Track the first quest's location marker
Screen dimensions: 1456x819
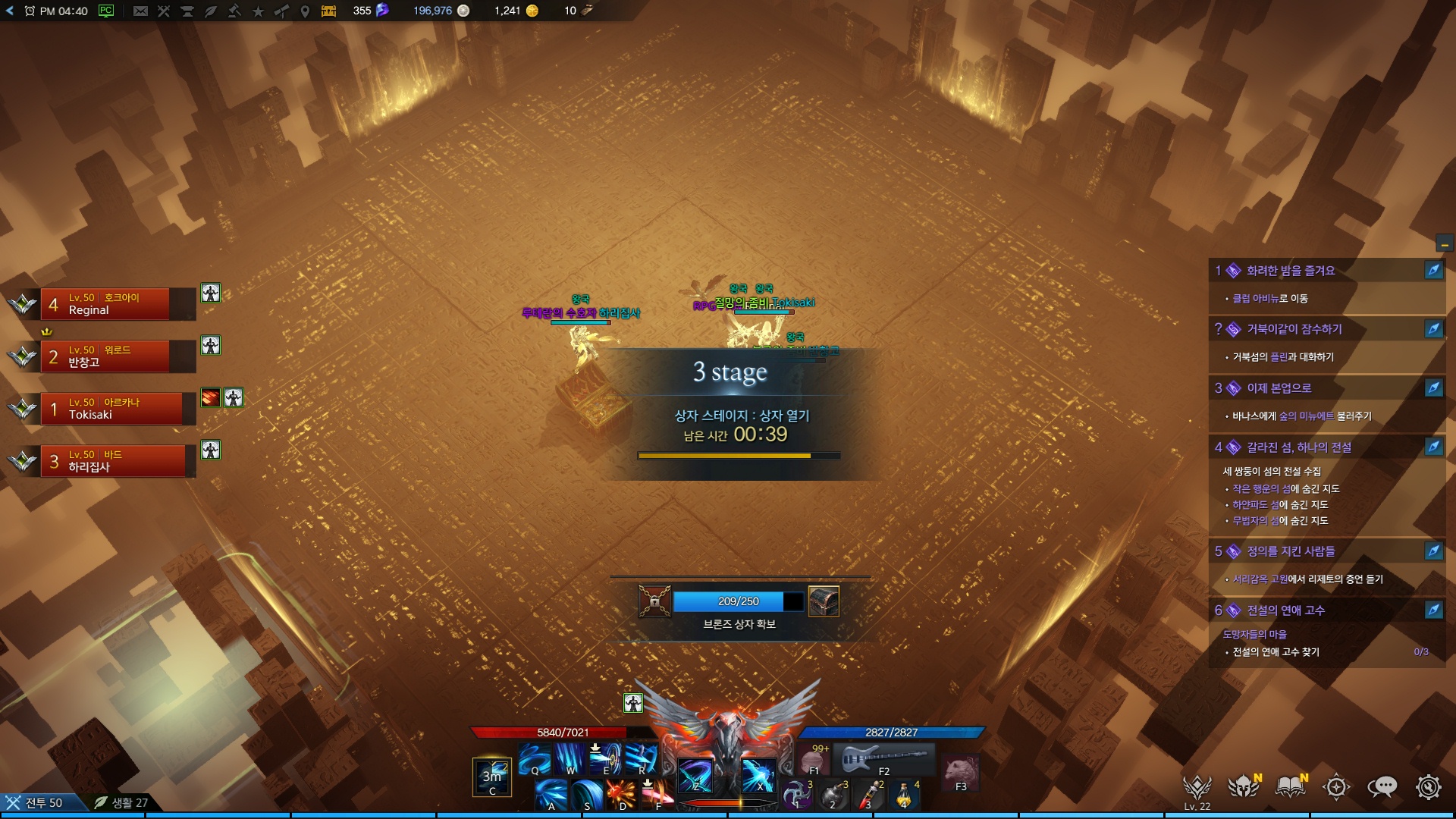point(1433,271)
